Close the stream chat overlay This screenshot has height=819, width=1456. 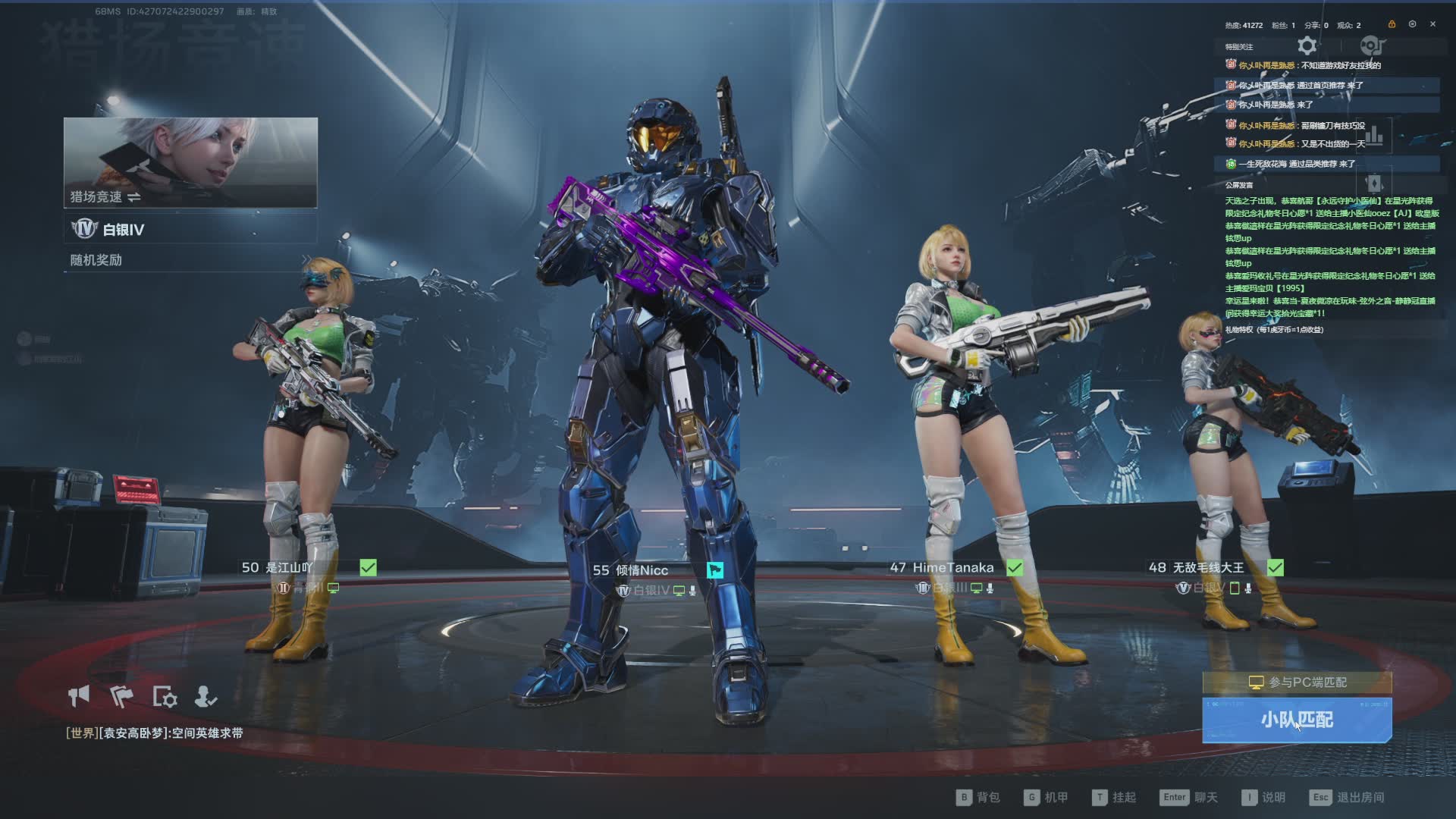[x=1432, y=24]
